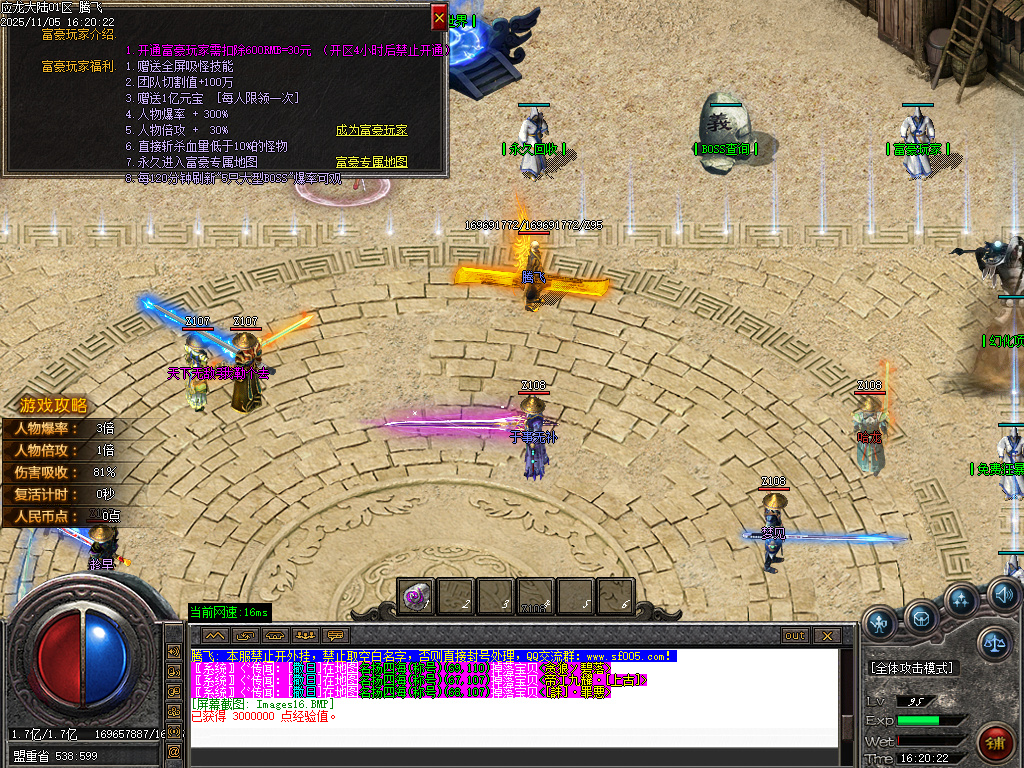Close the 富豪玩家 info panel

[x=439, y=17]
